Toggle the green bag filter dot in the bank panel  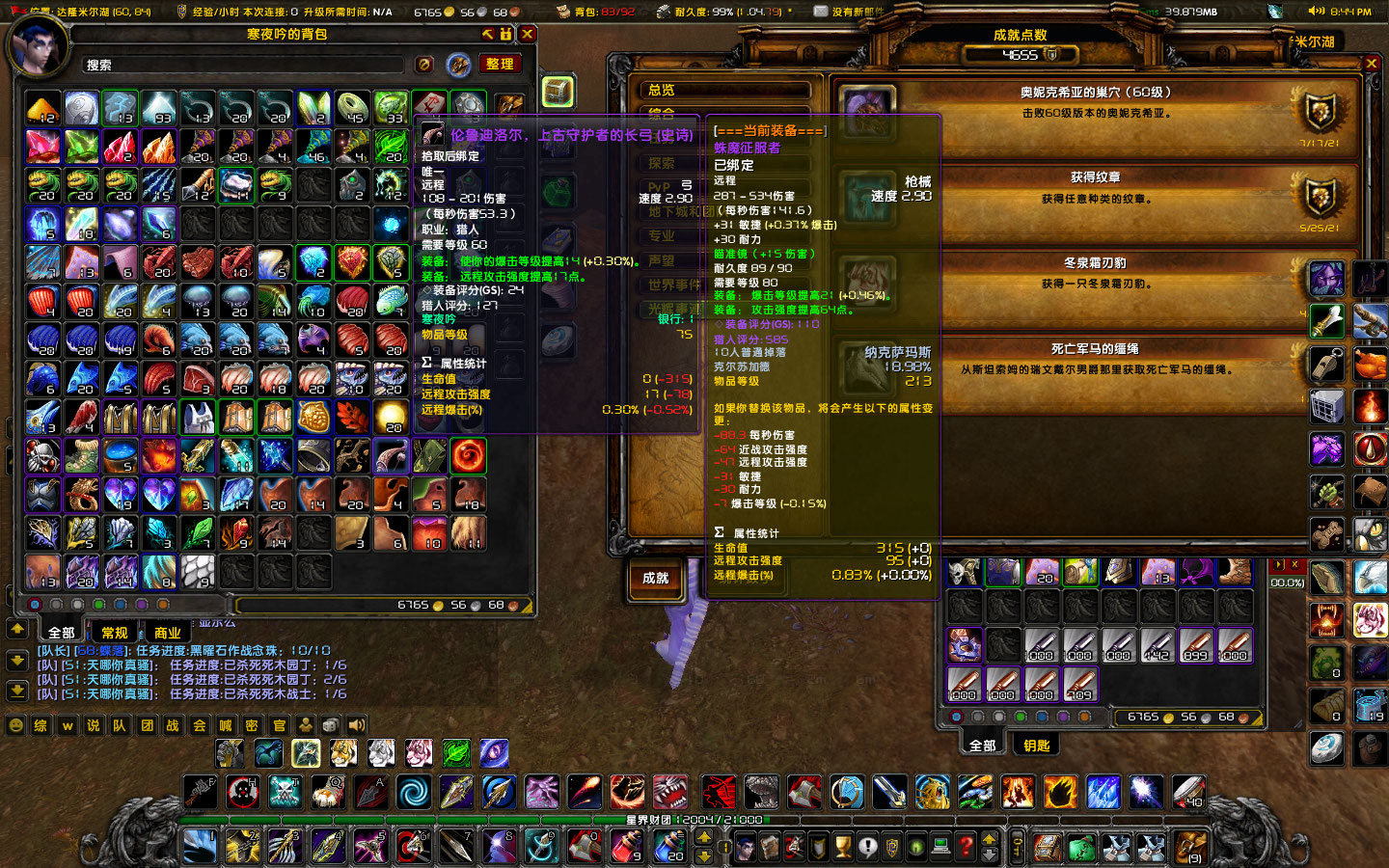coord(1019,717)
